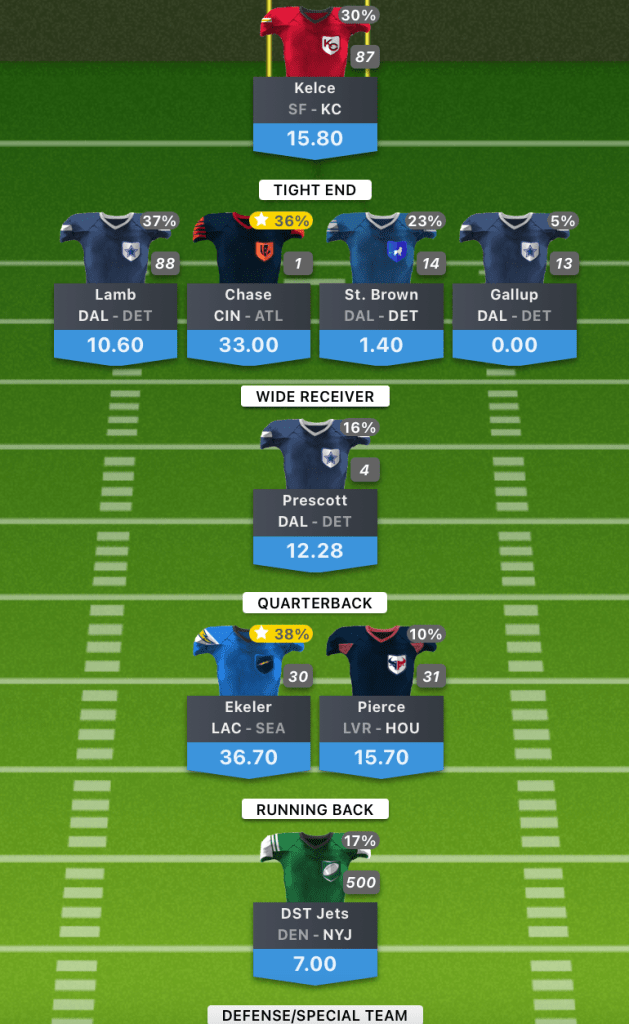Open Gallup's player card
Viewport: 629px width, 1024px height.
click(x=514, y=307)
